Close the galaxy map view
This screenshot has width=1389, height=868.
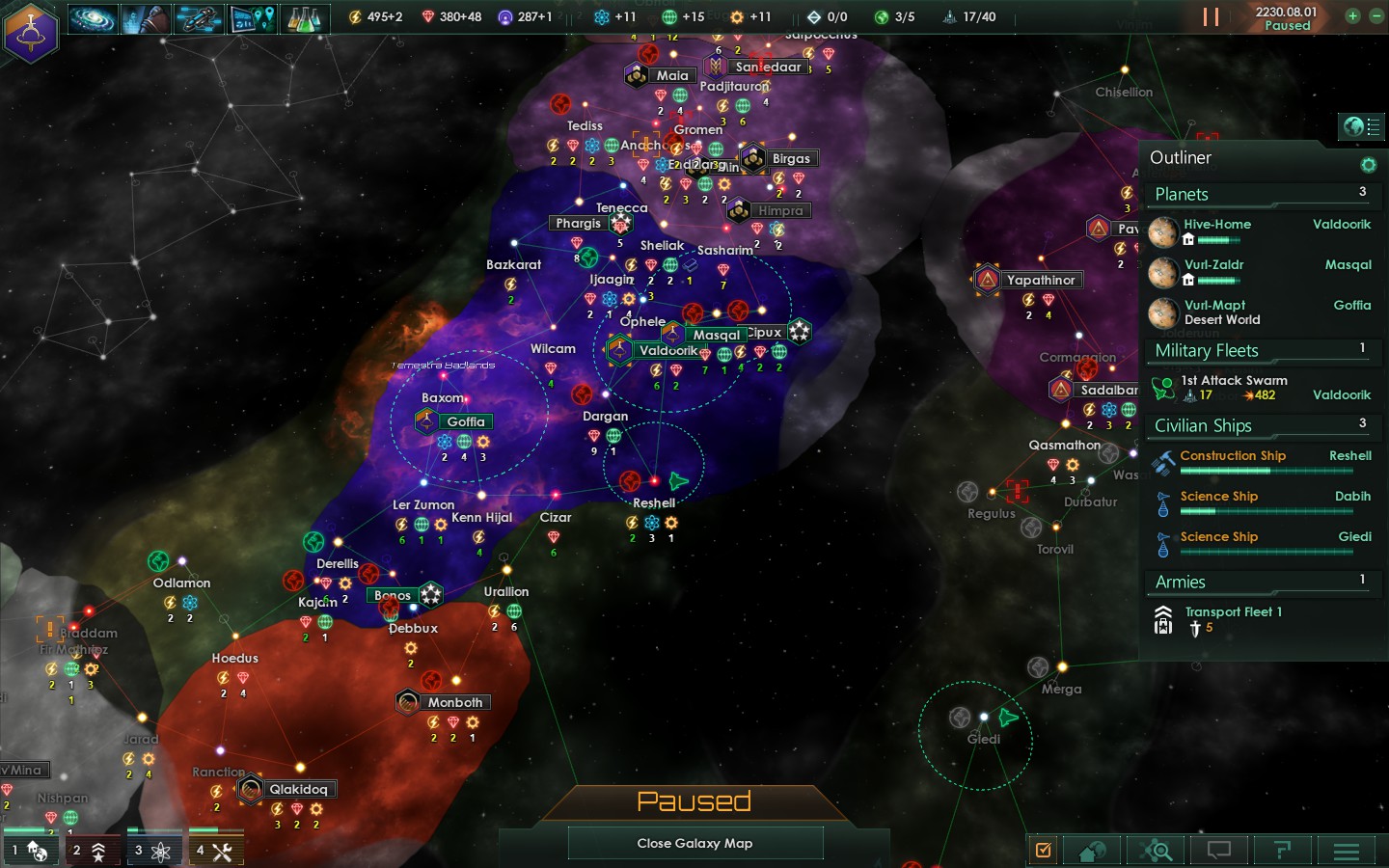(694, 843)
